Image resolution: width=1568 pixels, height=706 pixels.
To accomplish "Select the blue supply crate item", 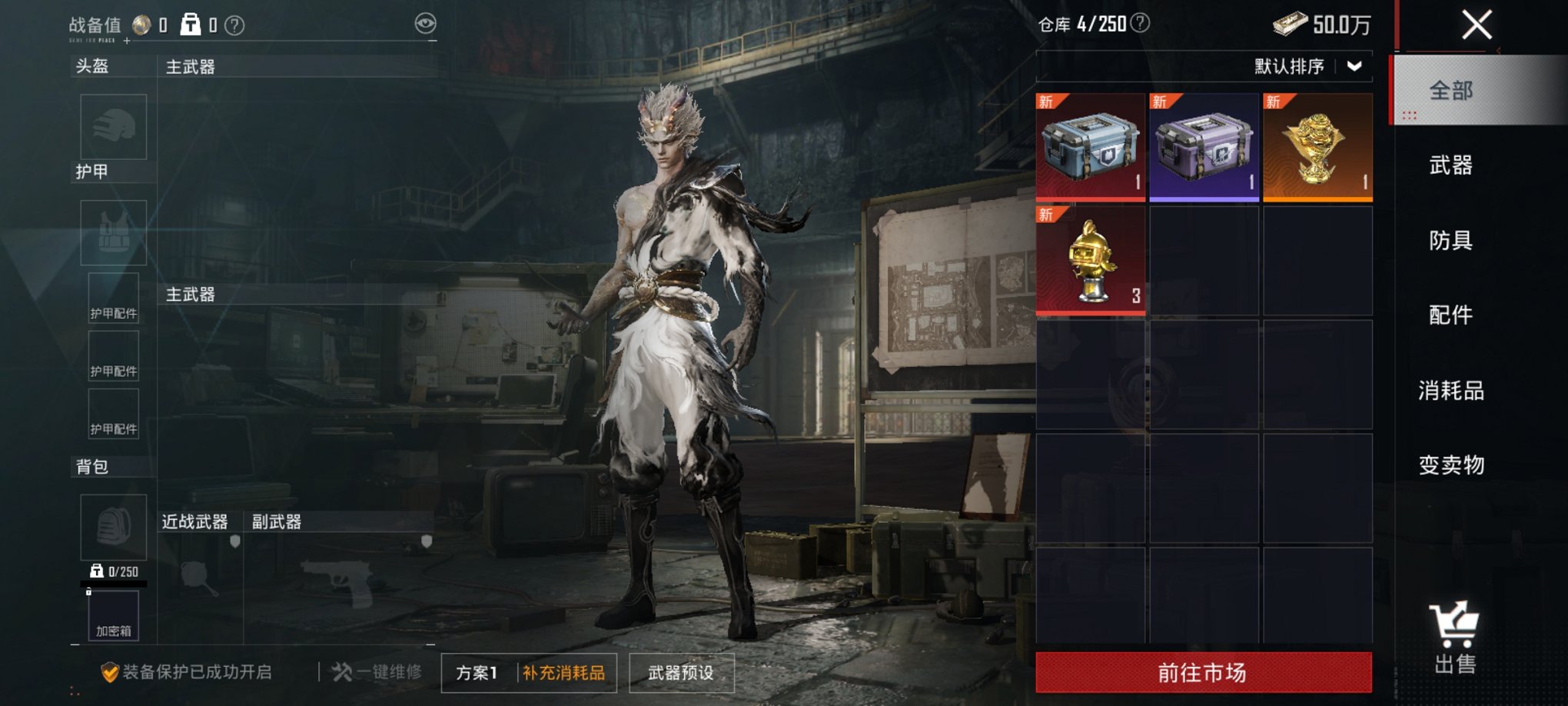I will (1090, 146).
